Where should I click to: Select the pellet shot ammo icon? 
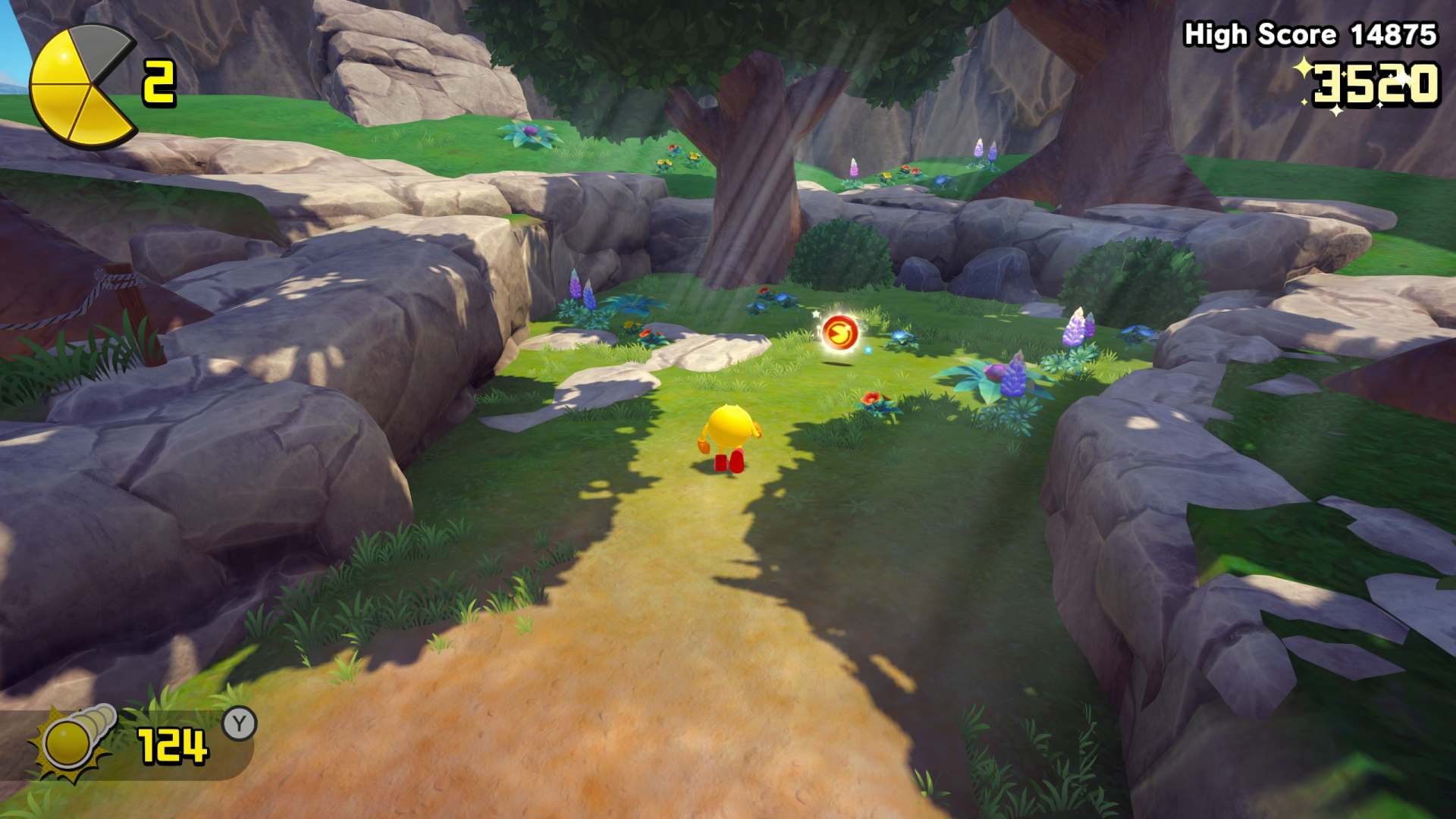coord(74,741)
